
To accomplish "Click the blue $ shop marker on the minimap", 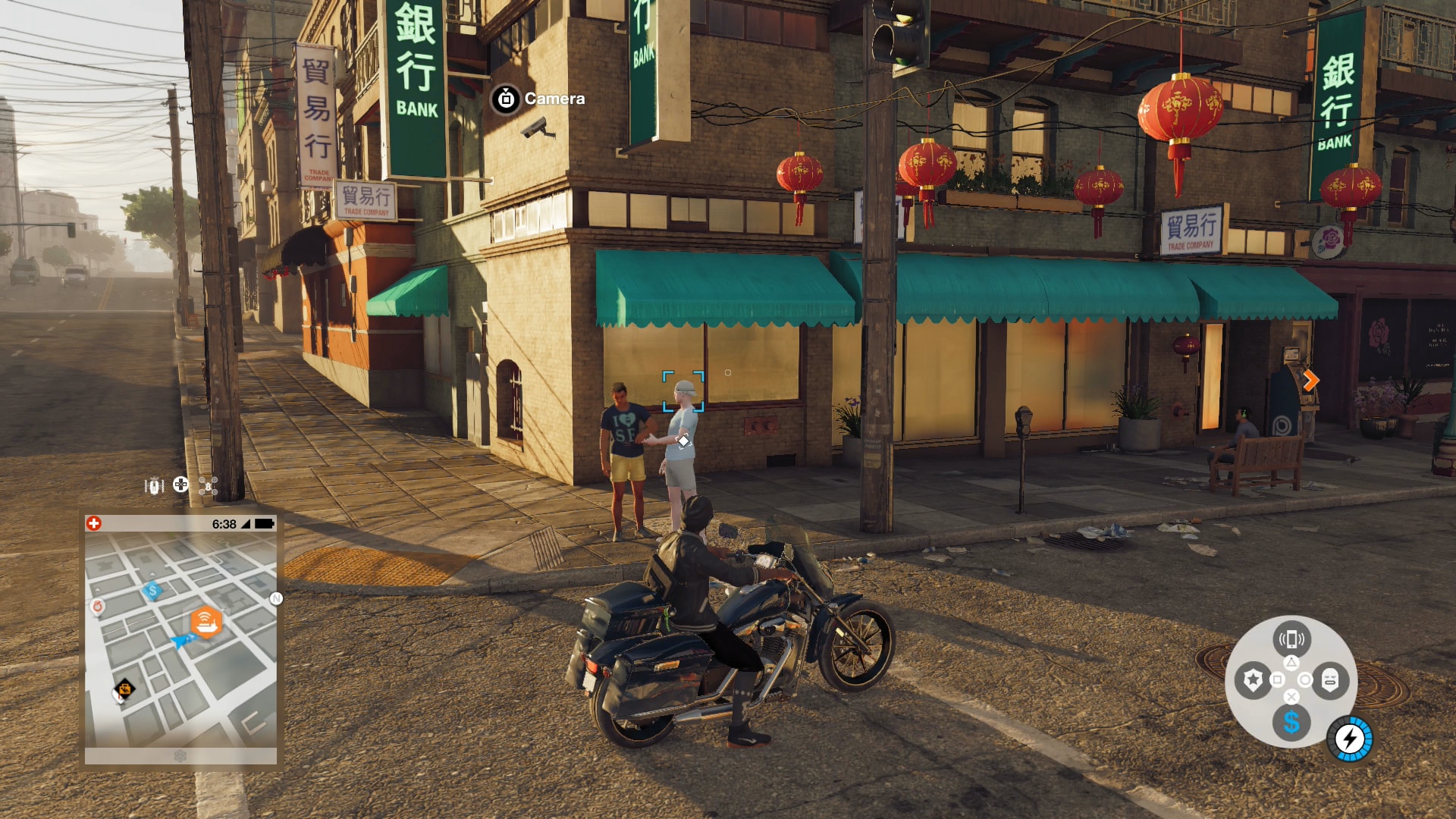I will (152, 591).
